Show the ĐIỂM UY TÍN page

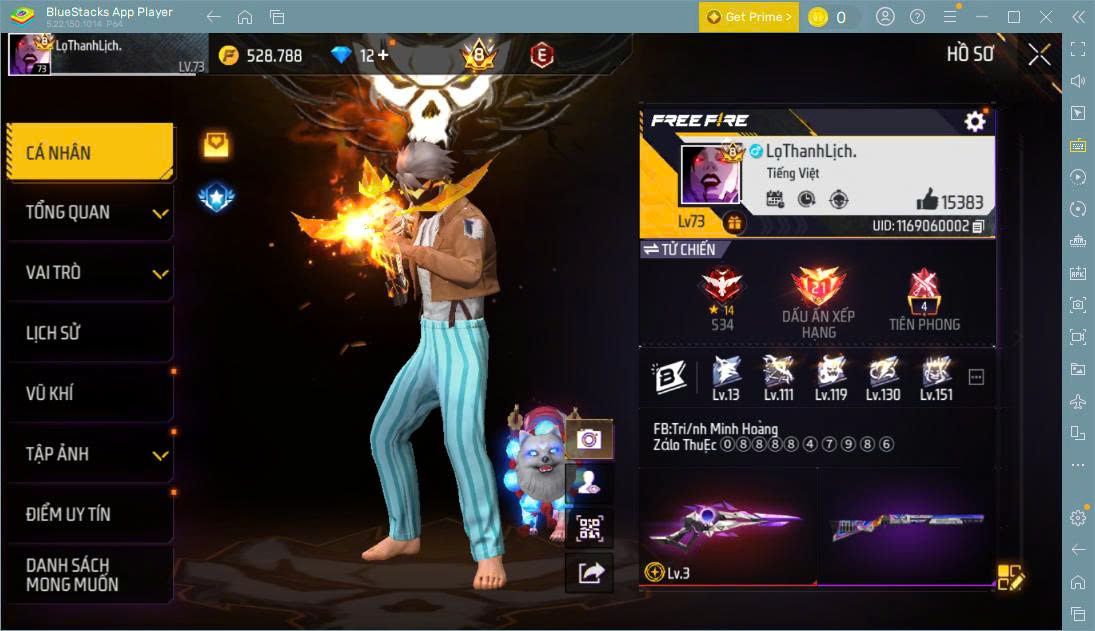pos(89,514)
